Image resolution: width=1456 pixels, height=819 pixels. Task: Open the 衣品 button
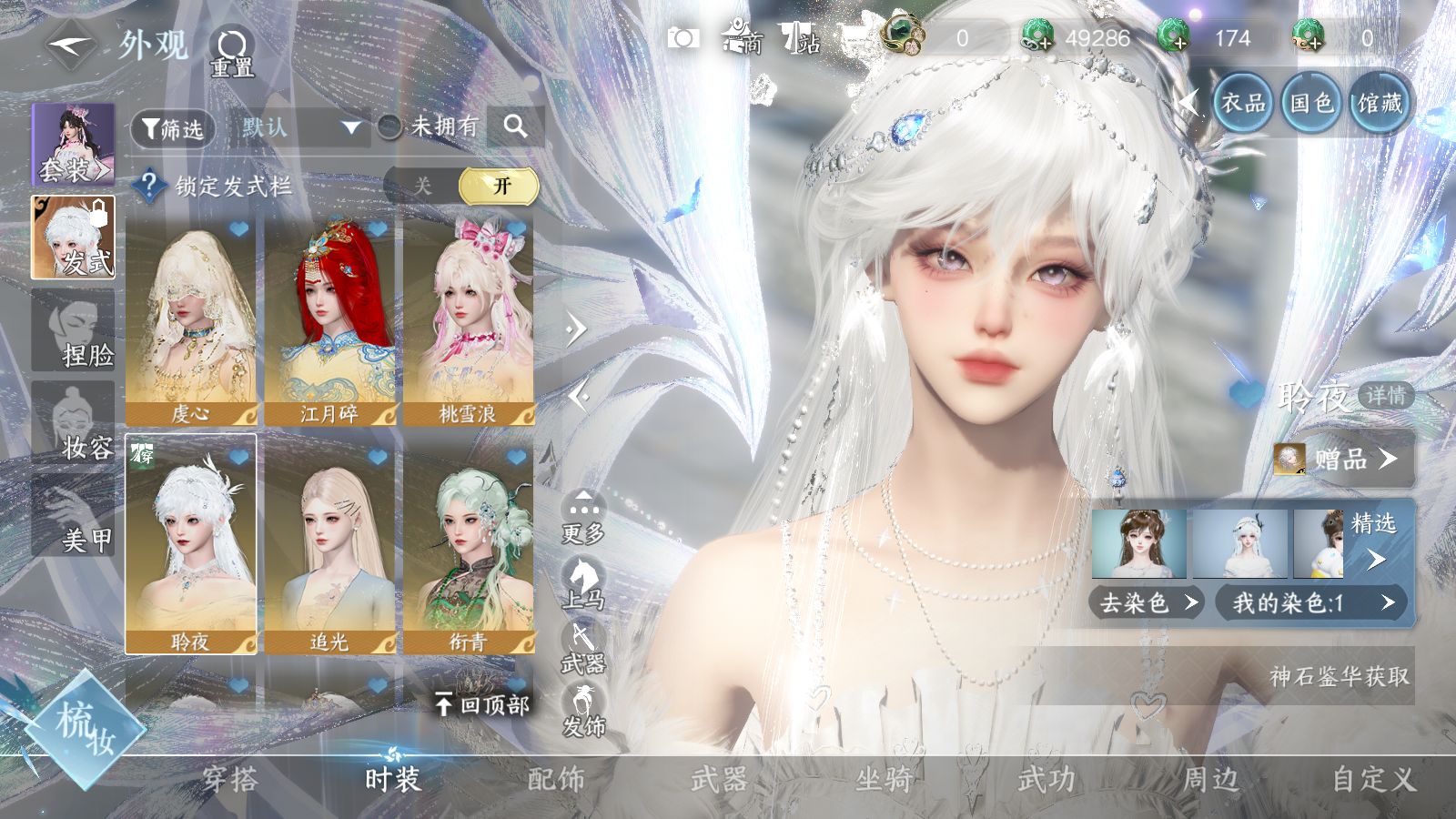point(1243,103)
